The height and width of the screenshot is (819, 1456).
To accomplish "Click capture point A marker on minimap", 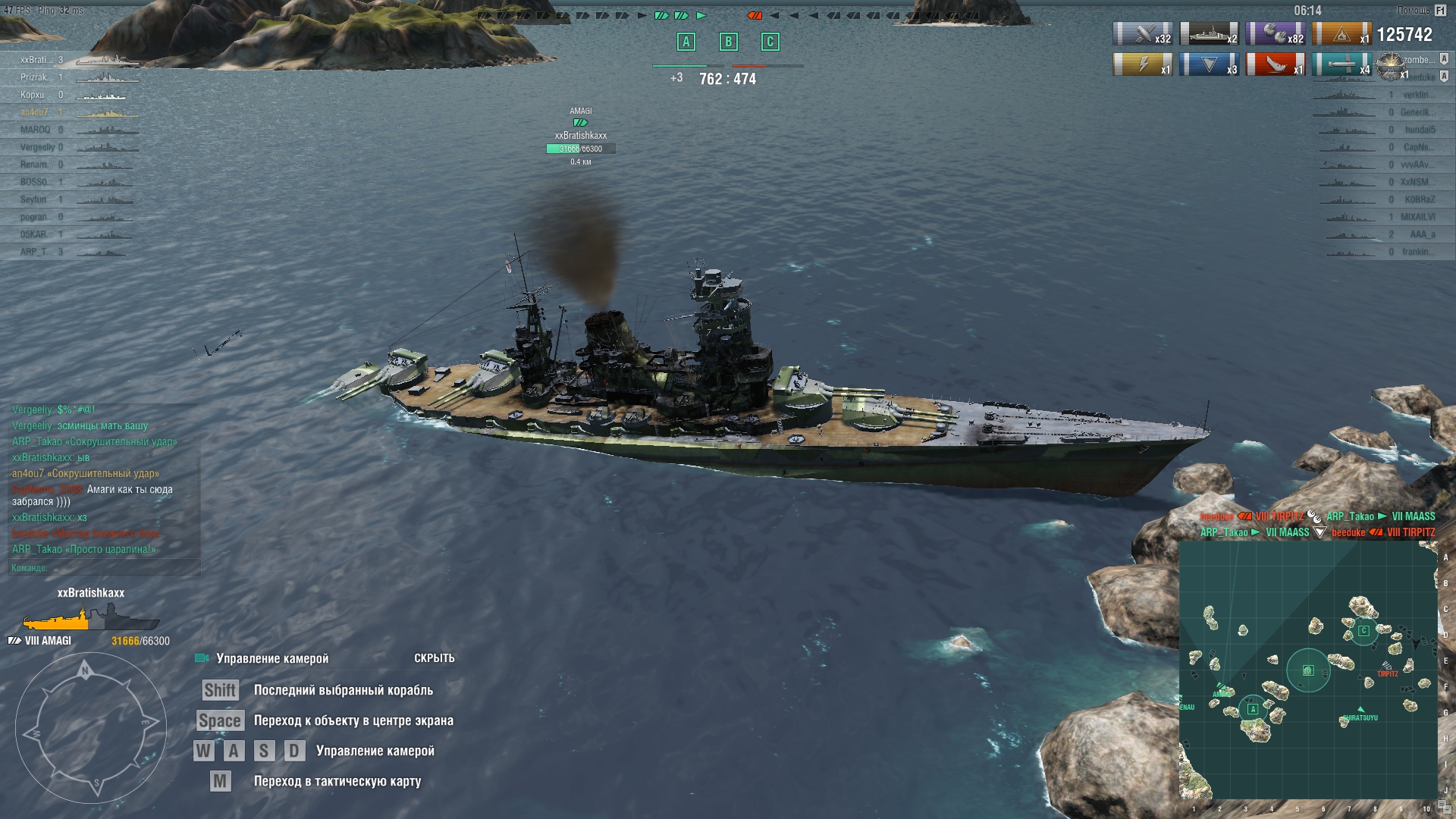I will pos(1253,709).
